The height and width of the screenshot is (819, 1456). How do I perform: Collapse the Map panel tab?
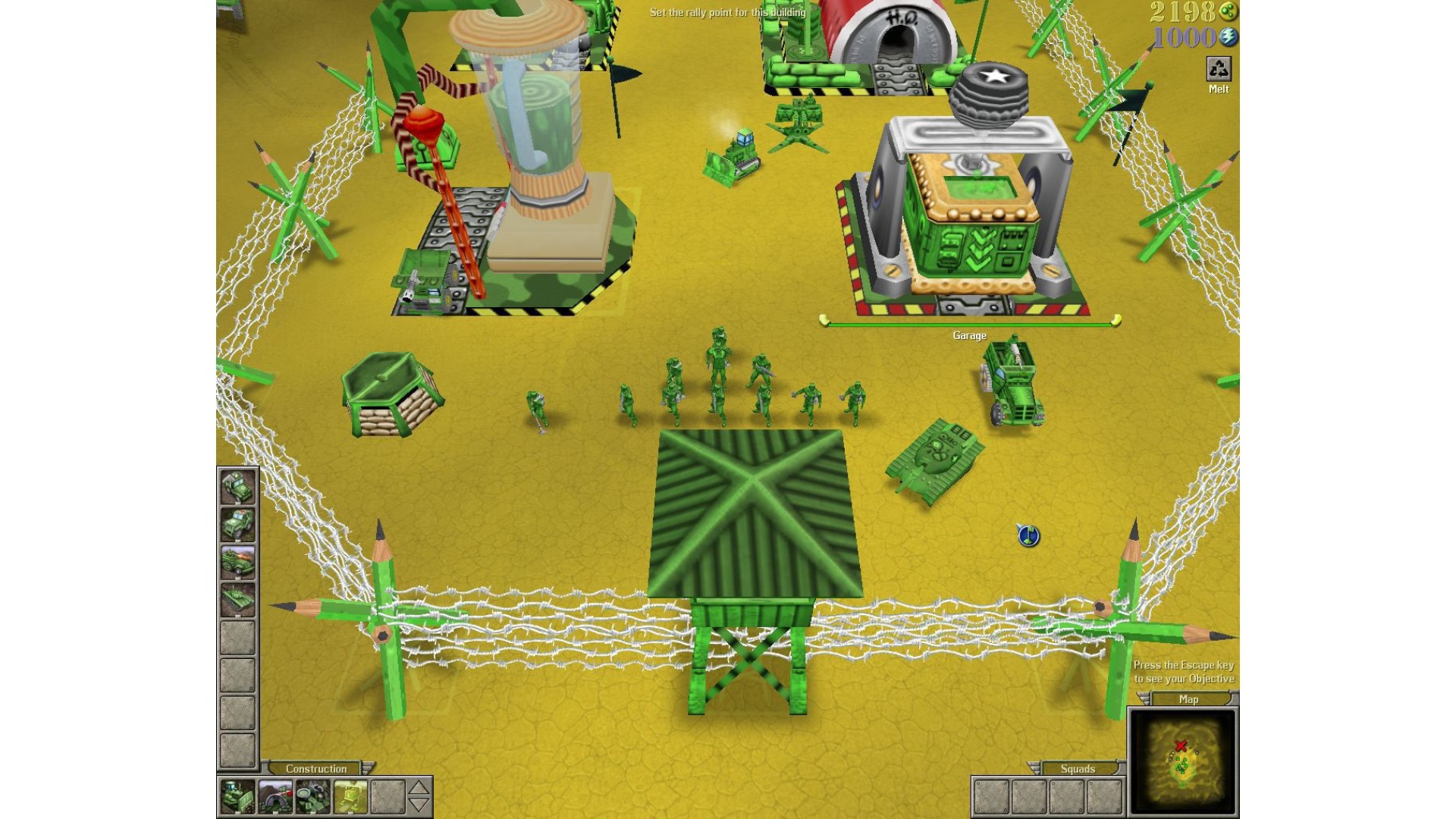[x=1188, y=699]
